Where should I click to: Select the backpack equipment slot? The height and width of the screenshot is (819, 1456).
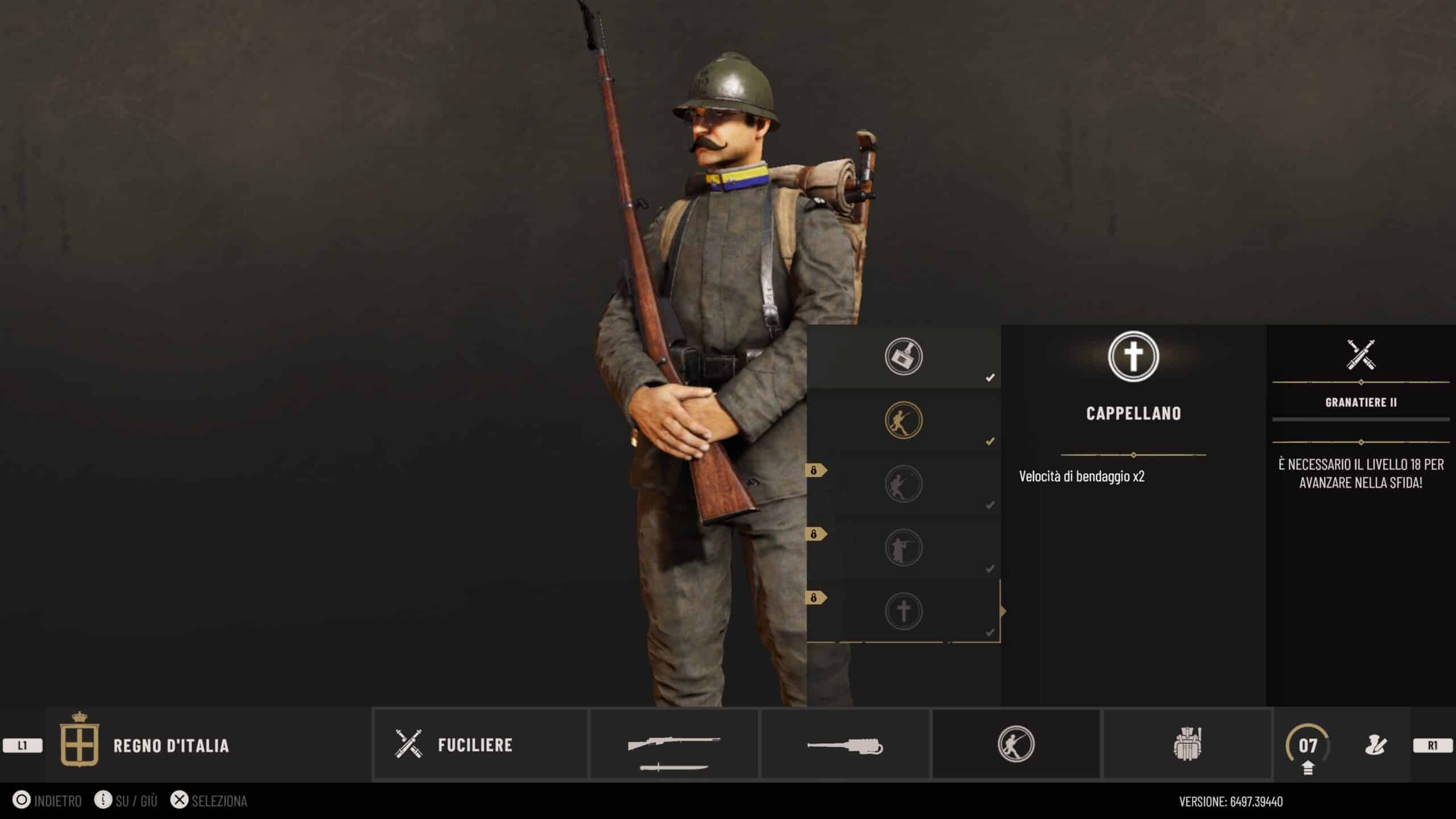tap(1188, 744)
